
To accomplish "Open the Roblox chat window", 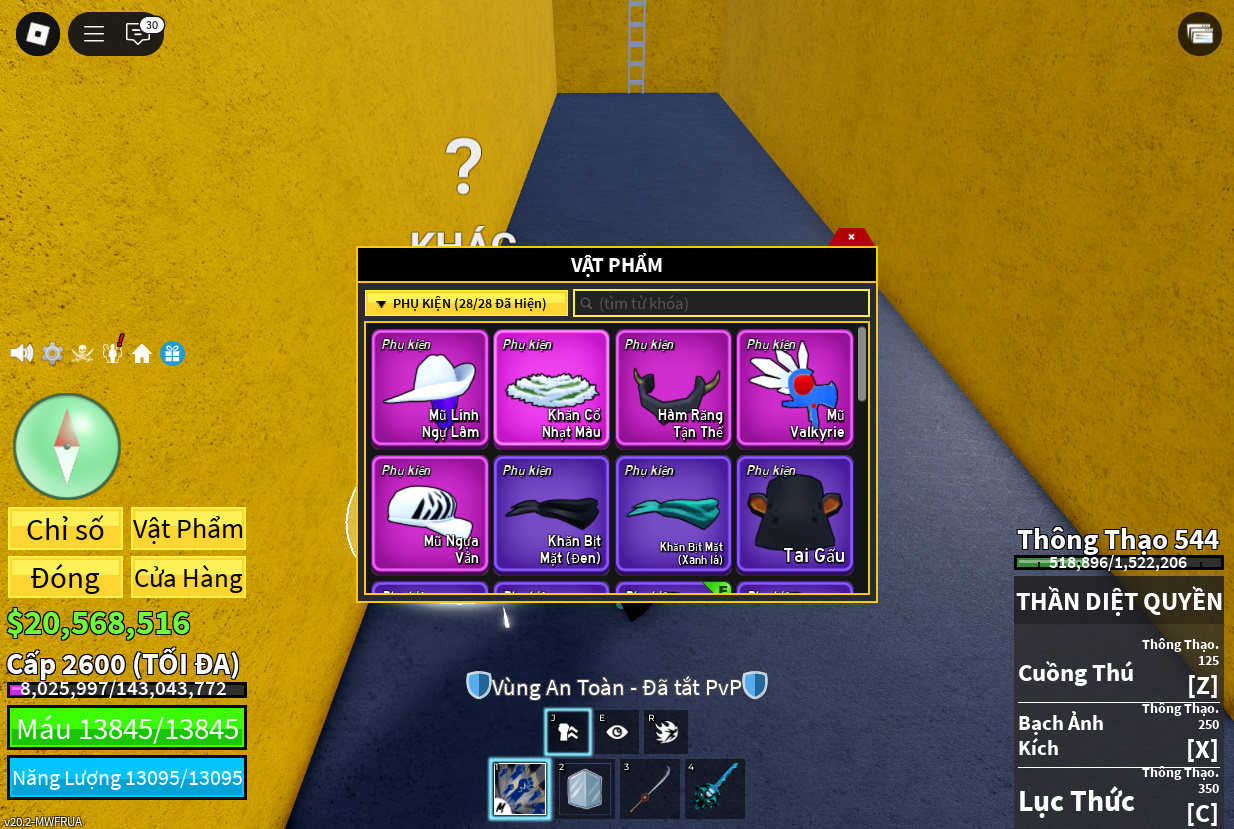I will coord(137,34).
